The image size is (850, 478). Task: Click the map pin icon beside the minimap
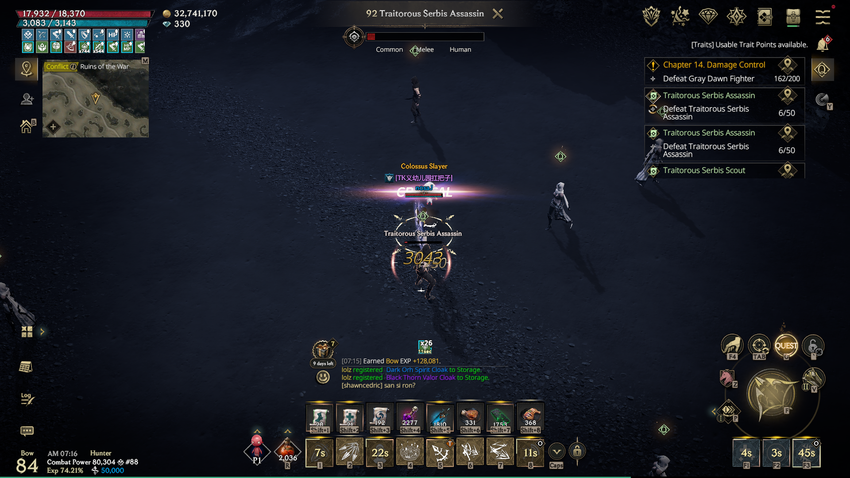[27, 69]
